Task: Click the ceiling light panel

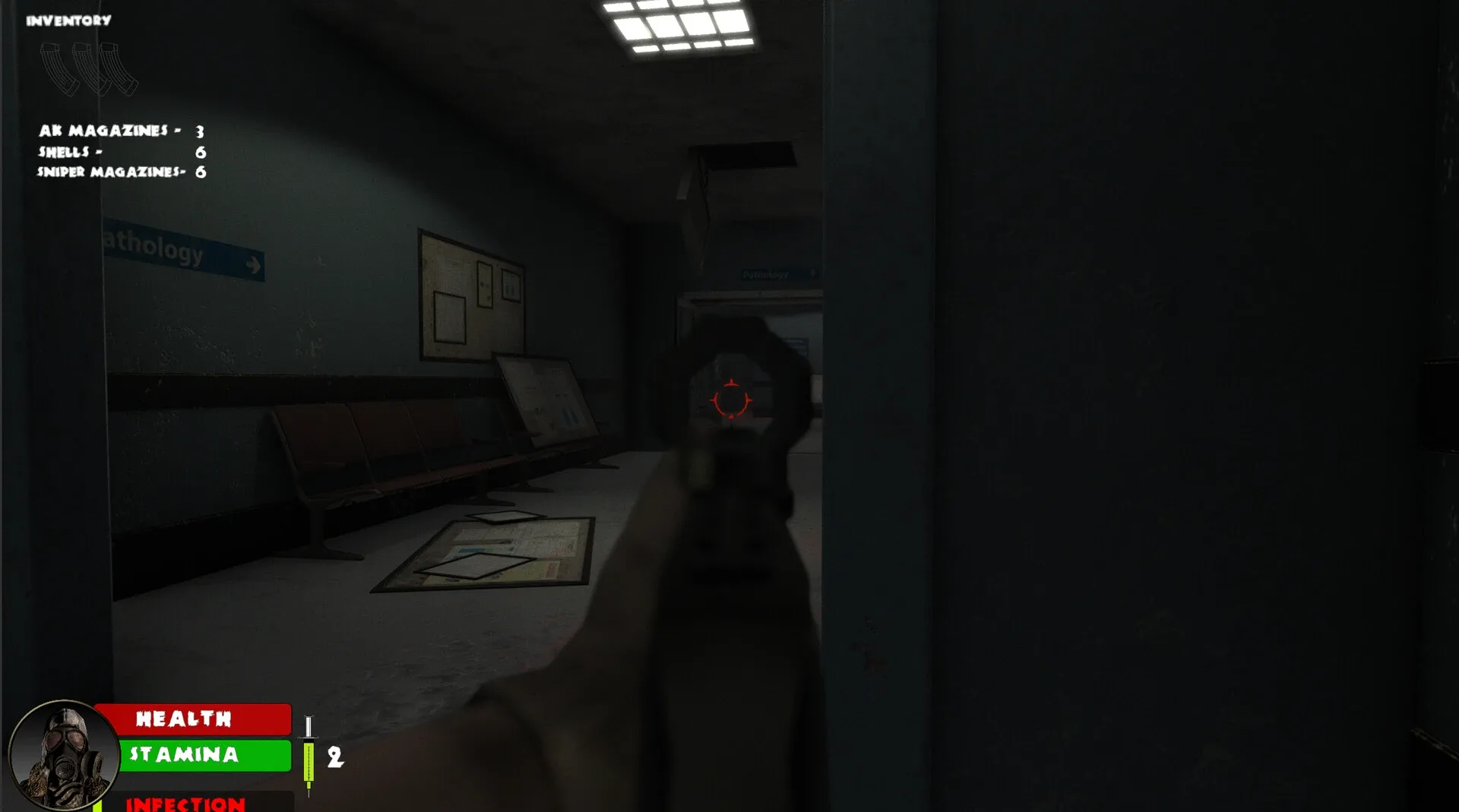Action: [679, 27]
